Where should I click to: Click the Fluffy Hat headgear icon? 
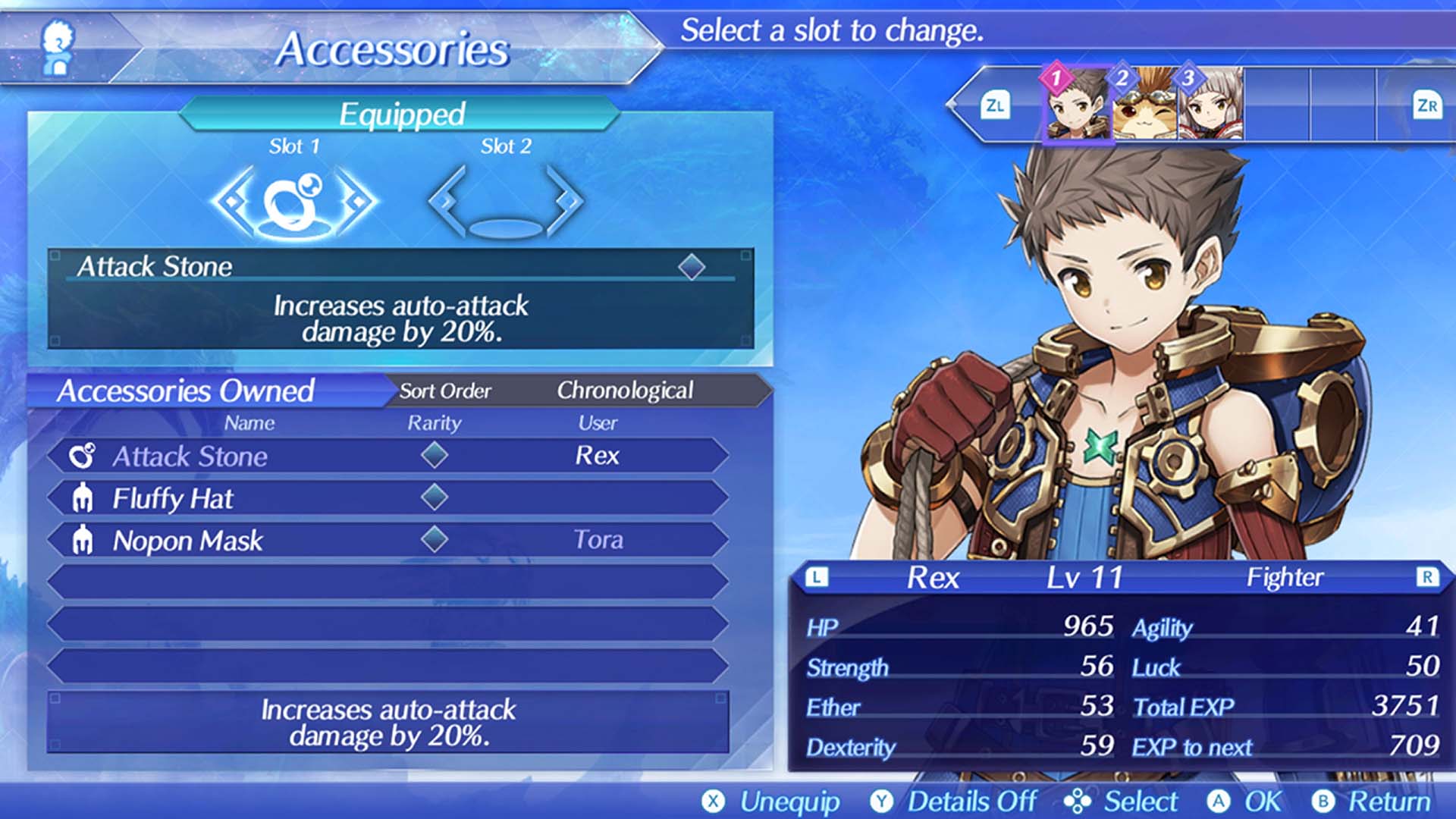85,497
